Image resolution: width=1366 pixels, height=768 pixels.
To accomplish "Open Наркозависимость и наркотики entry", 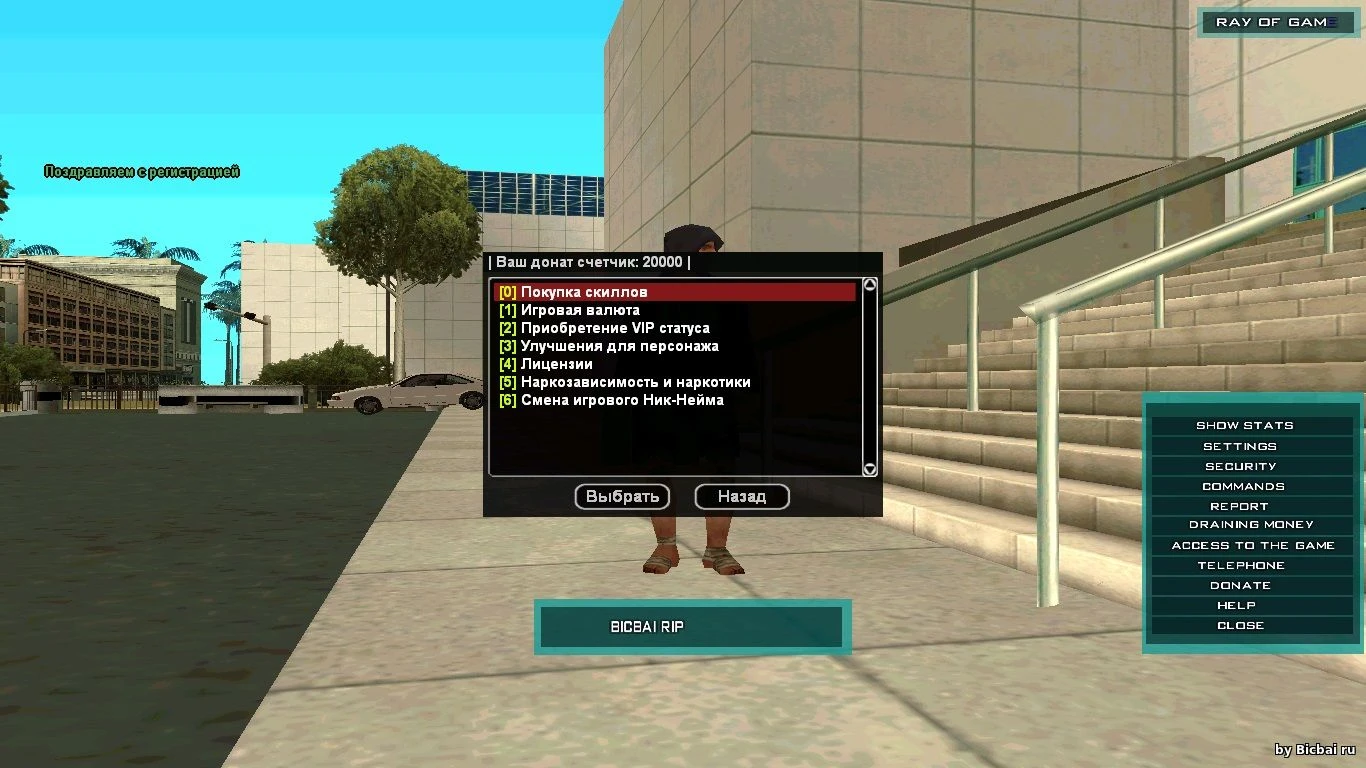I will tap(635, 382).
